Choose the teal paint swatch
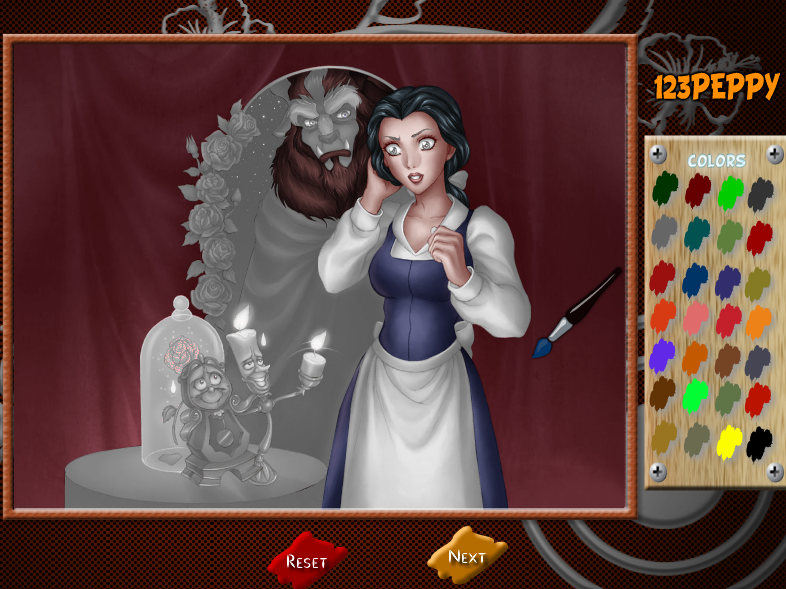 coord(697,233)
